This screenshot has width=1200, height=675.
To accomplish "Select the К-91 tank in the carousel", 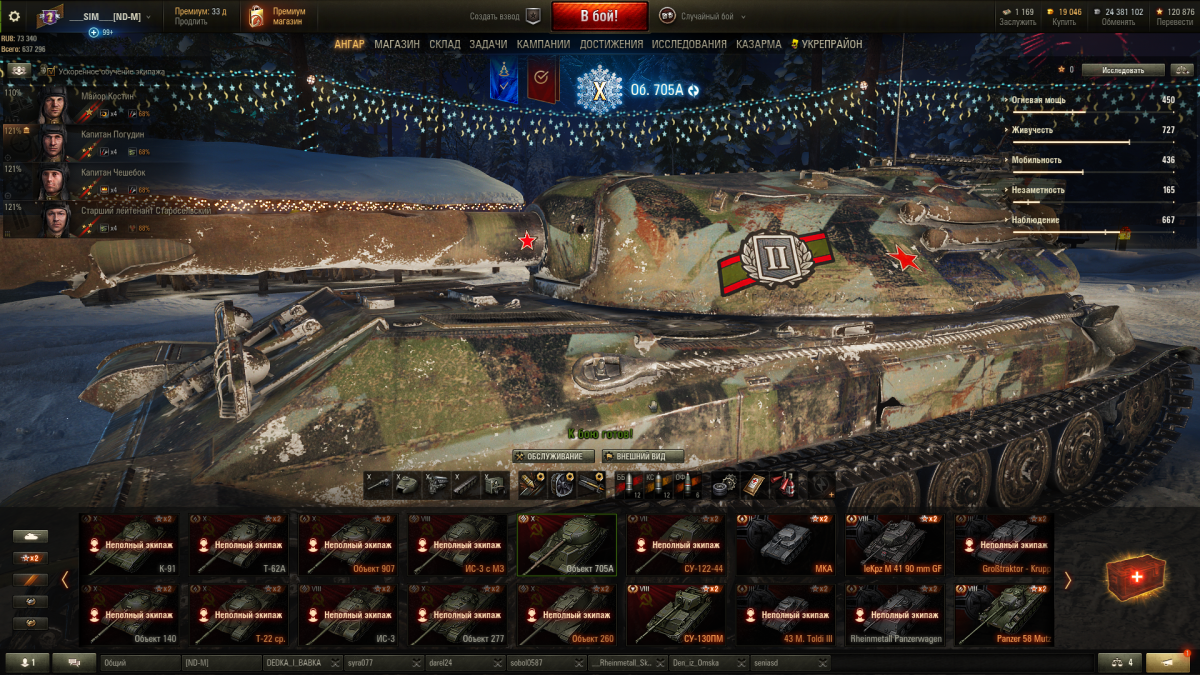I will [x=130, y=545].
